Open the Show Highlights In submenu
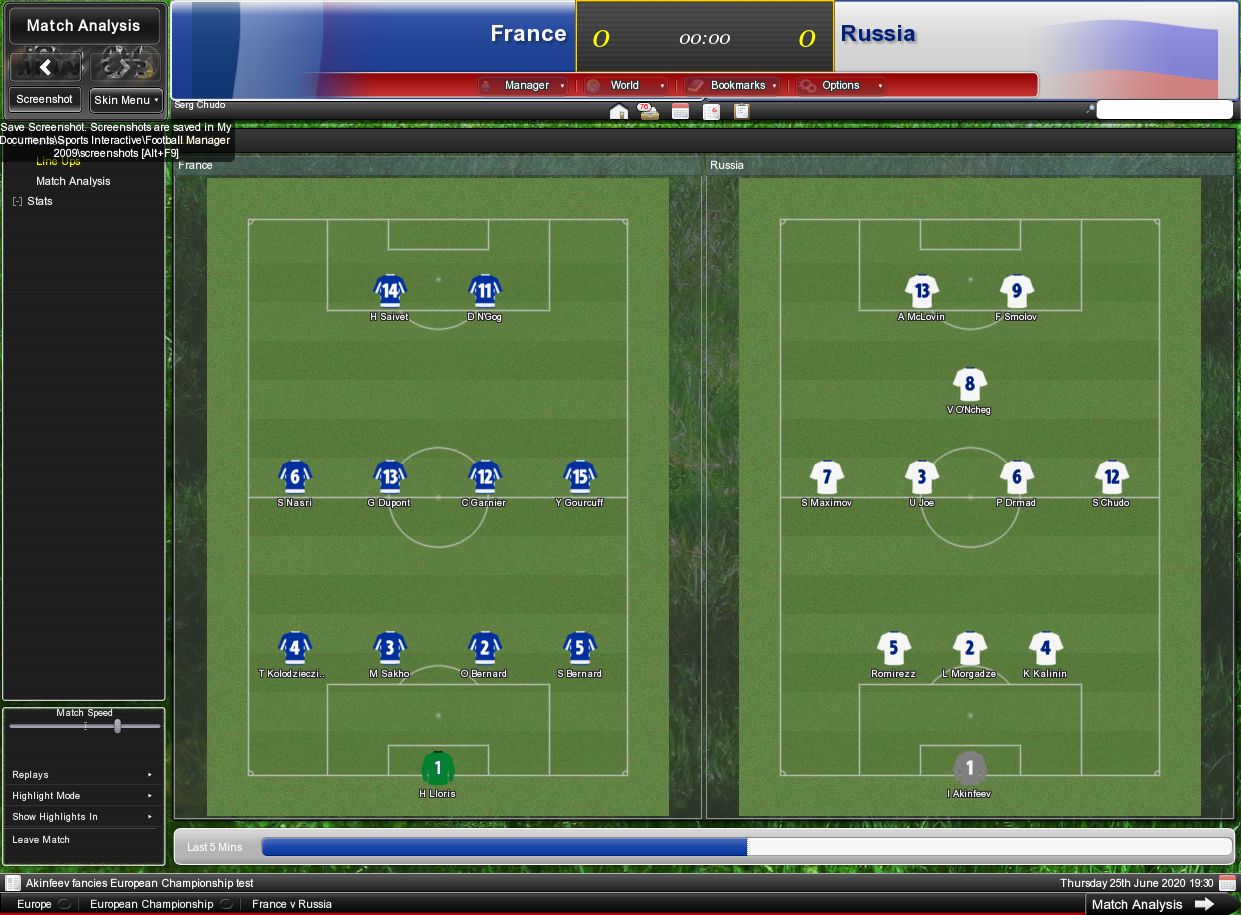 (x=82, y=817)
